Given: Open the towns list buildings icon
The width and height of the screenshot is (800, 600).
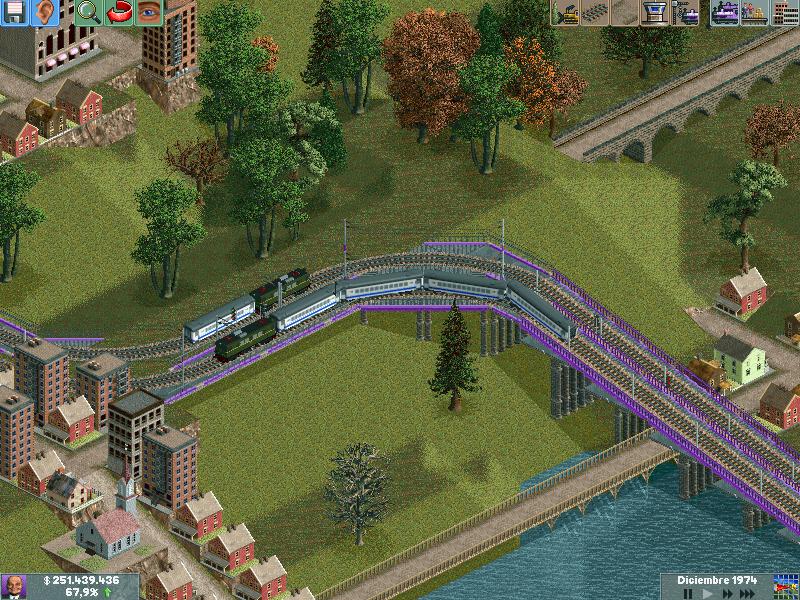Looking at the screenshot, I should [x=785, y=13].
